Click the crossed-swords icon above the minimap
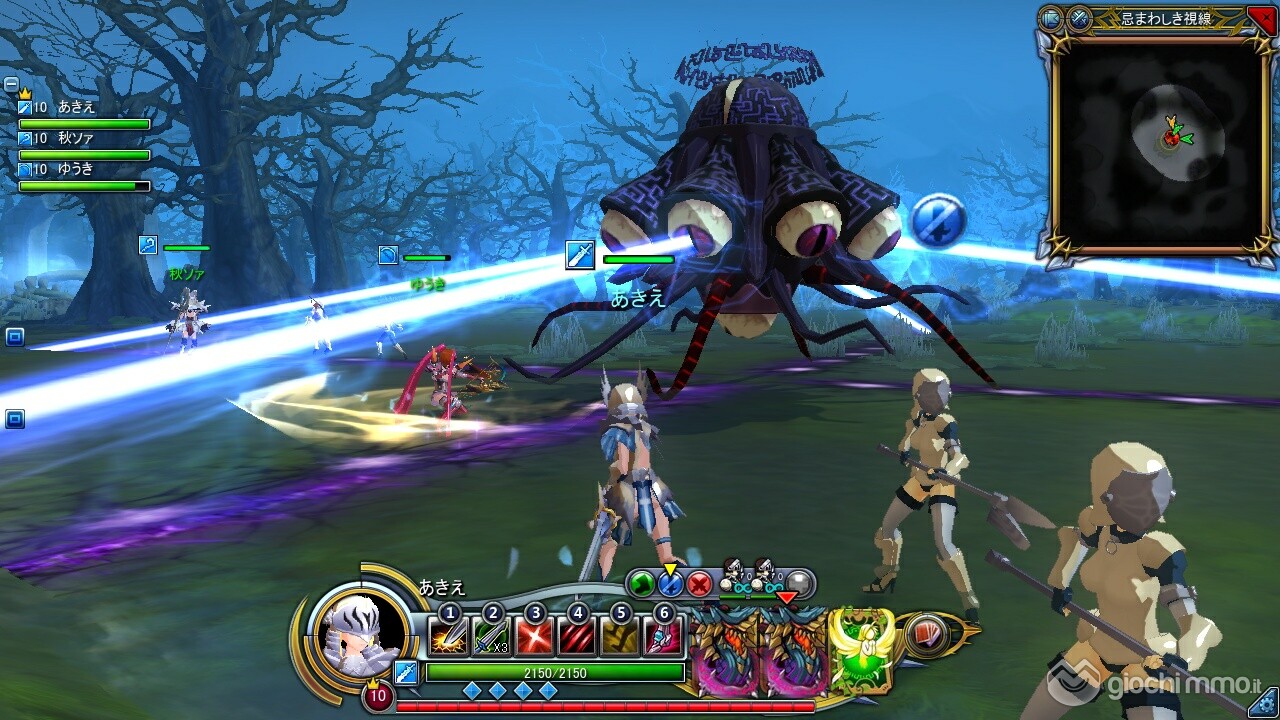Screen dimensions: 1280x720 tap(1079, 18)
